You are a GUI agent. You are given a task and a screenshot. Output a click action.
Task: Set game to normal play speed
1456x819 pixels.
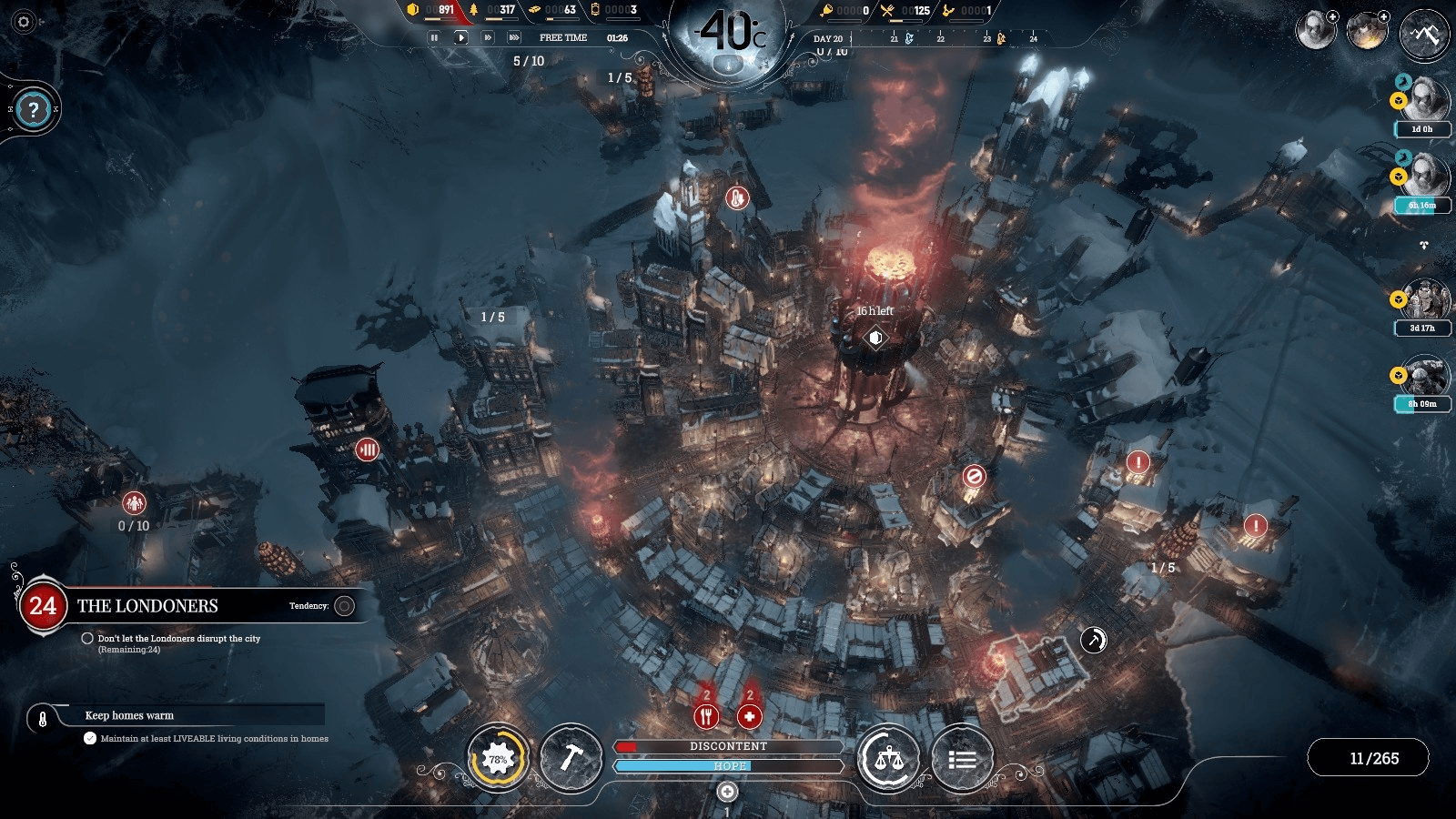click(x=460, y=37)
